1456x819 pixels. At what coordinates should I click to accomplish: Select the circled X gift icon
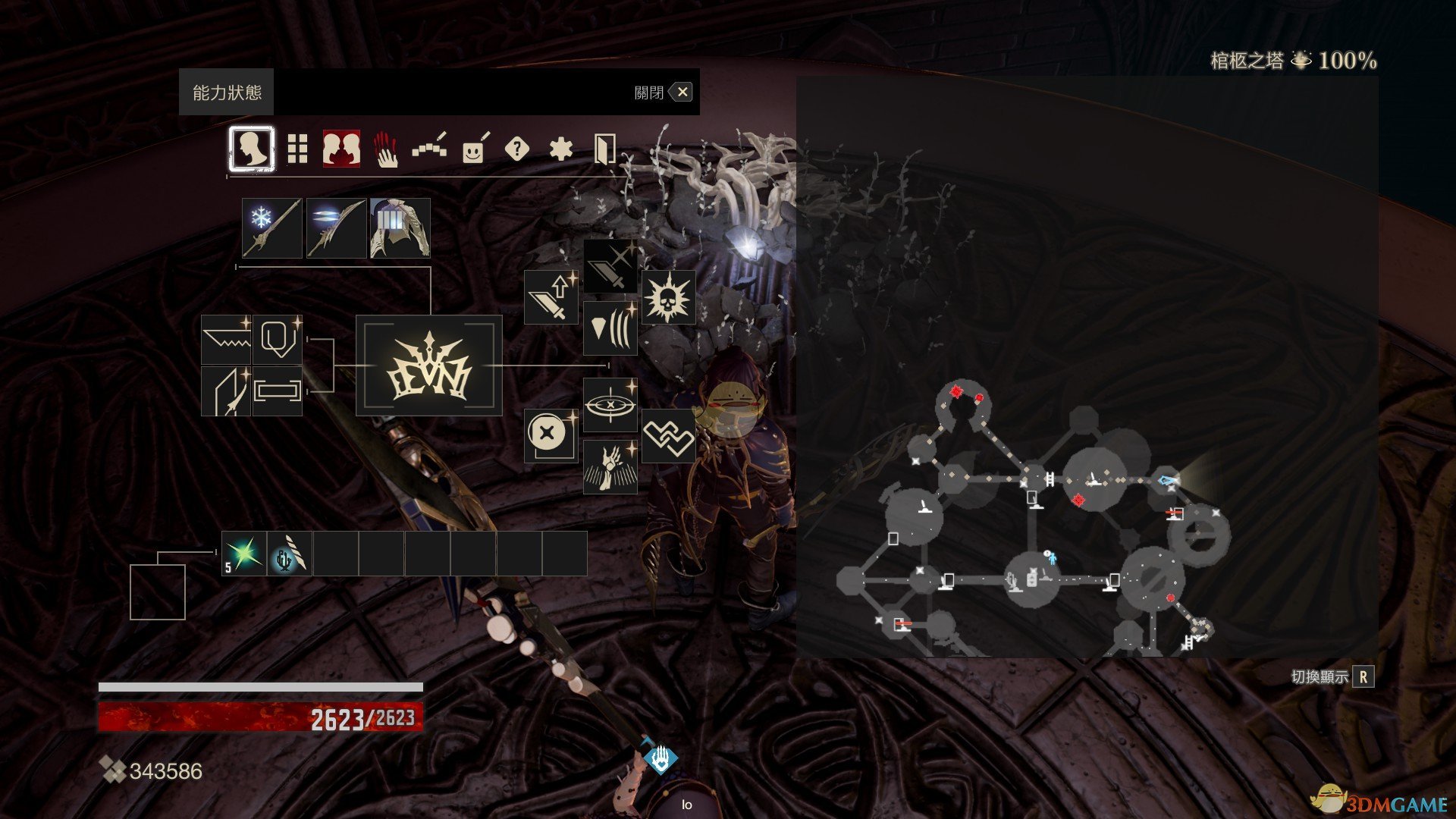click(x=551, y=436)
